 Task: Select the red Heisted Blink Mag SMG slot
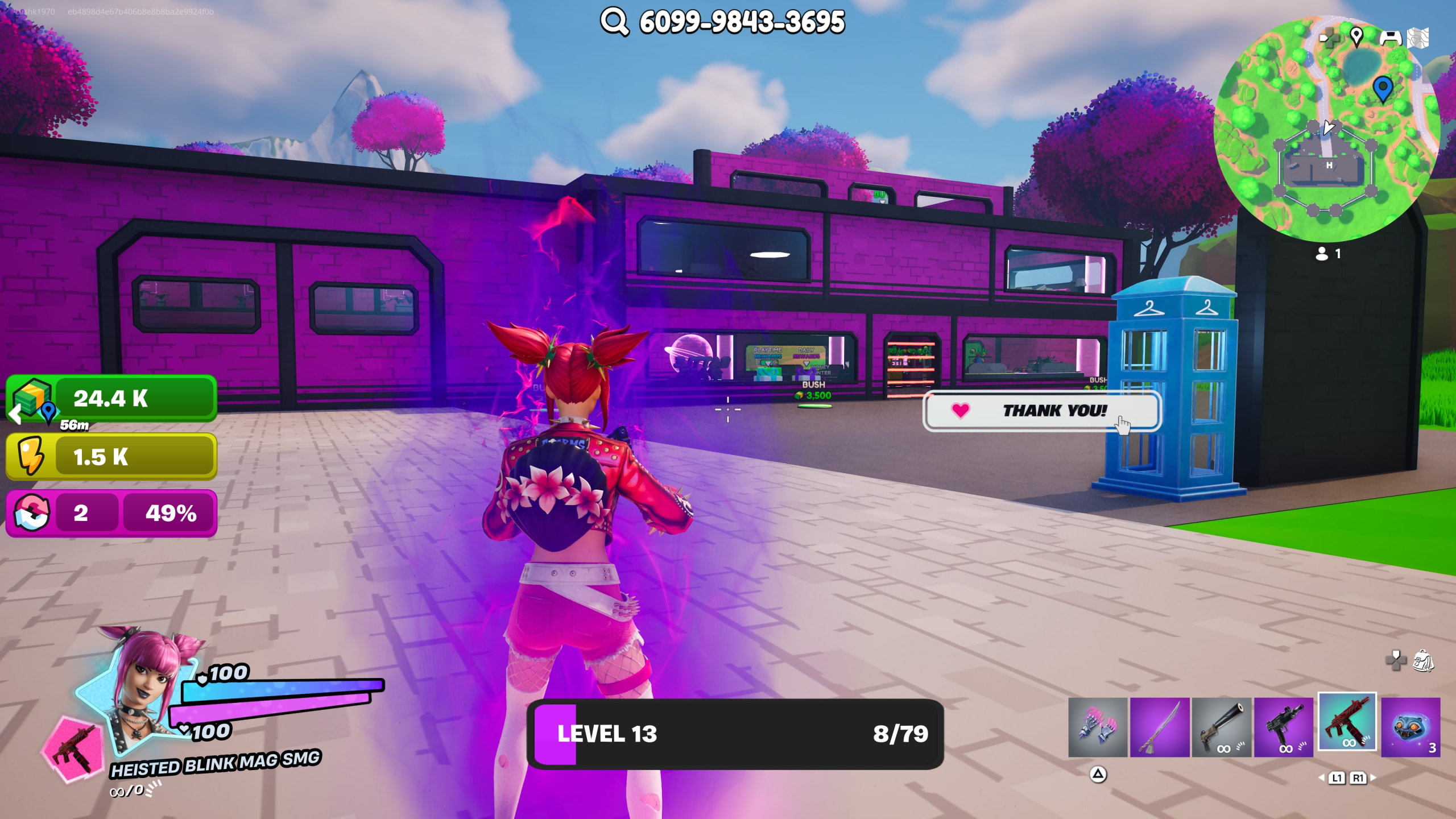point(1347,722)
